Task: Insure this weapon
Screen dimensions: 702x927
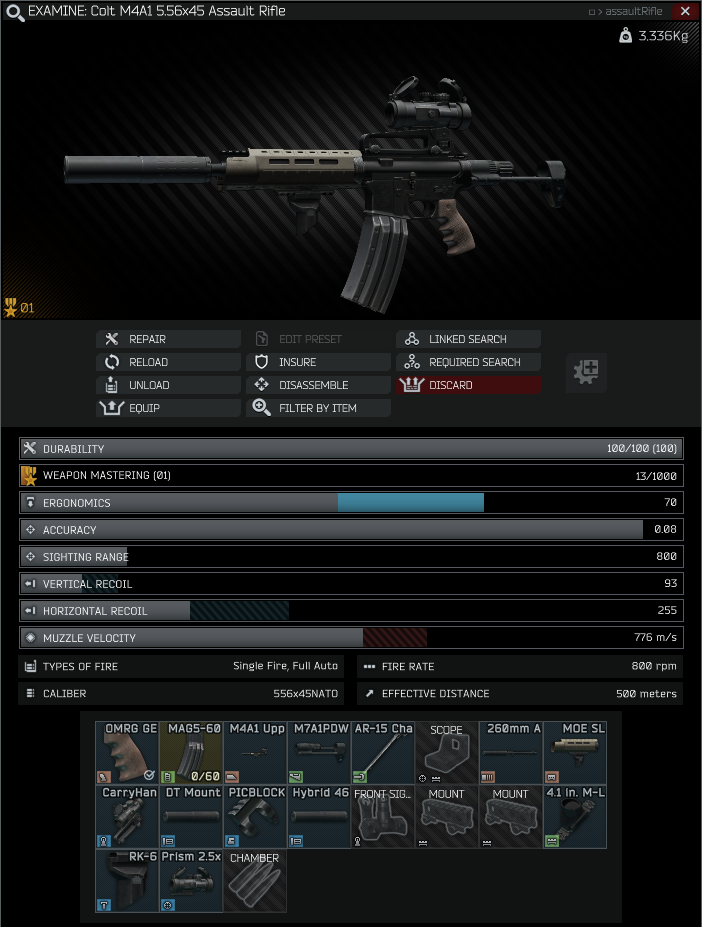Action: (318, 362)
